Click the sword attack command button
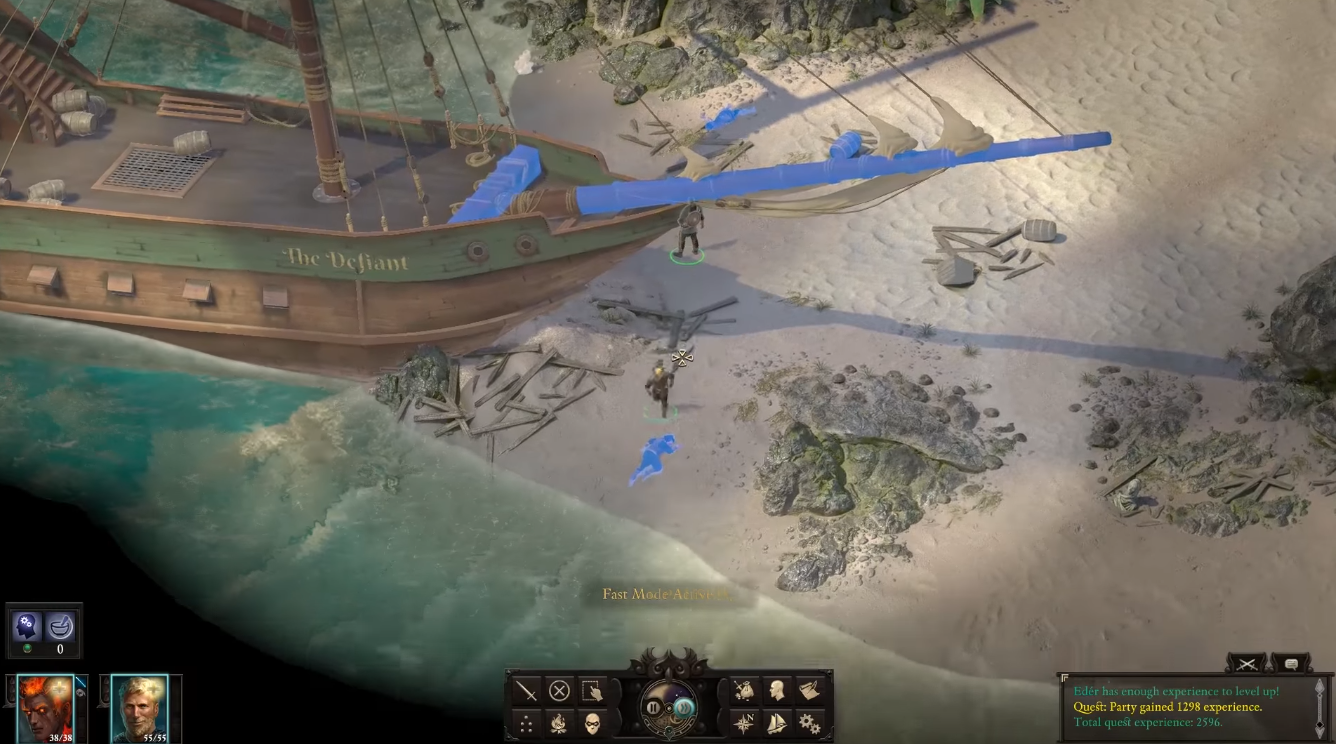1336x744 pixels. (526, 691)
